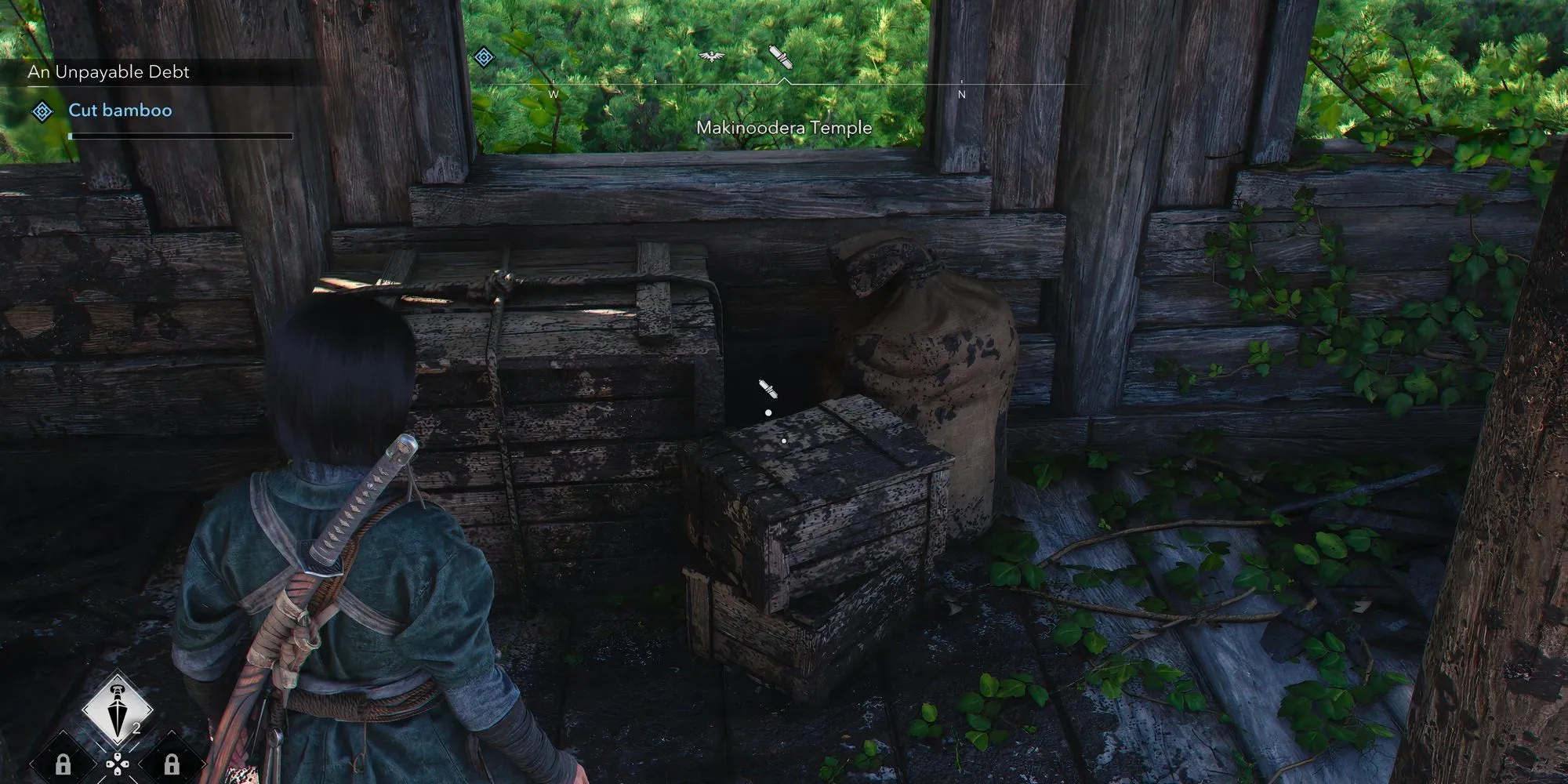
Task: Select the kunai tool slot
Action: tap(118, 710)
